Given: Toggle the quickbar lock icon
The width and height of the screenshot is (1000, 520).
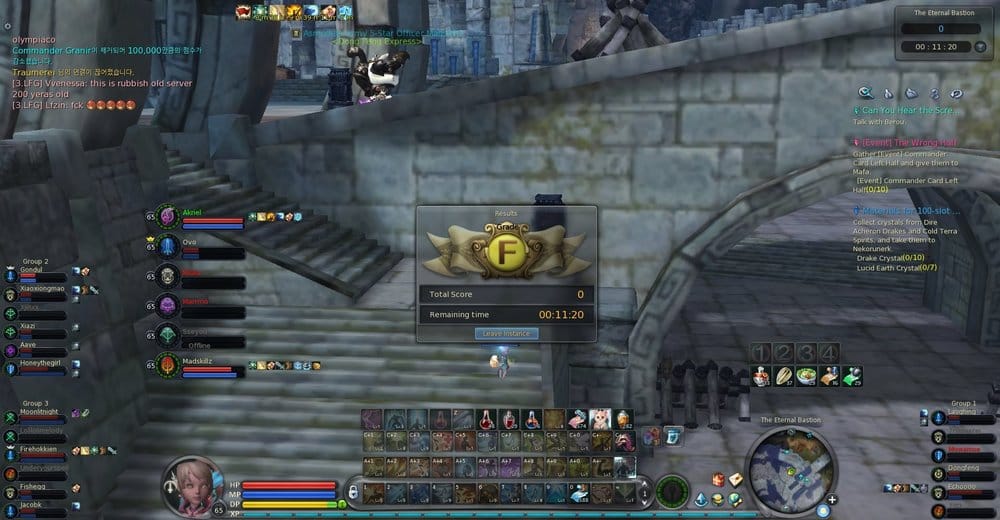Looking at the screenshot, I should pyautogui.click(x=351, y=492).
